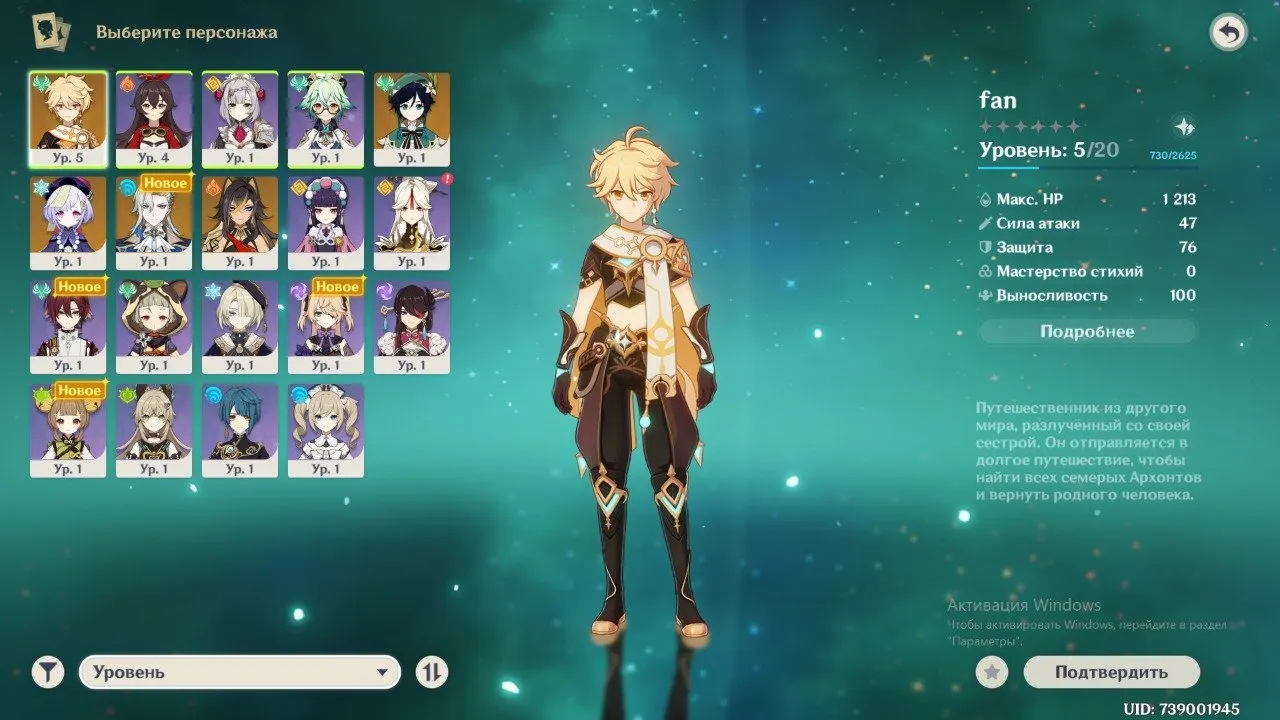Click the stamina stat icon

click(986, 296)
